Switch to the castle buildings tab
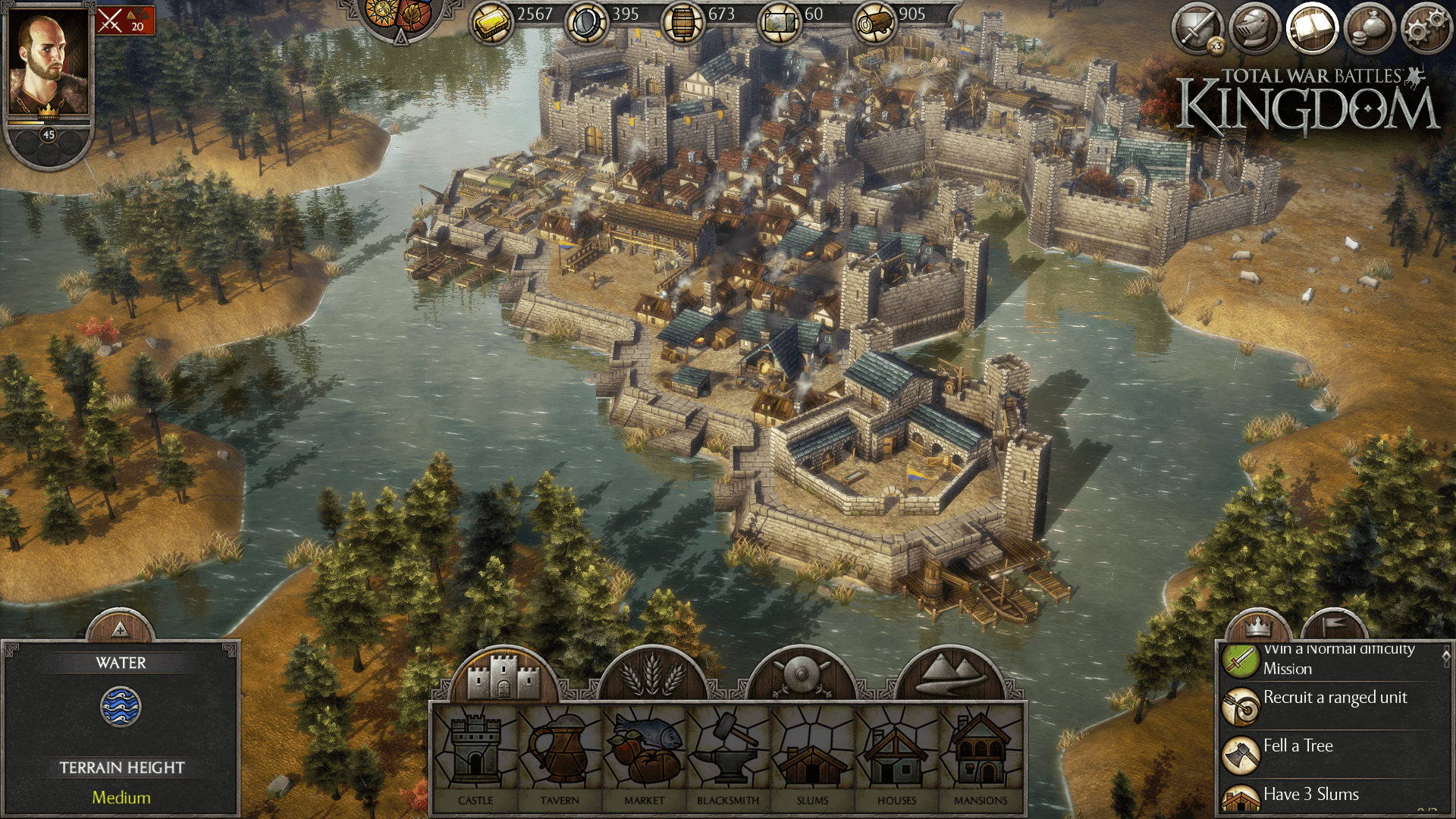 click(x=503, y=673)
